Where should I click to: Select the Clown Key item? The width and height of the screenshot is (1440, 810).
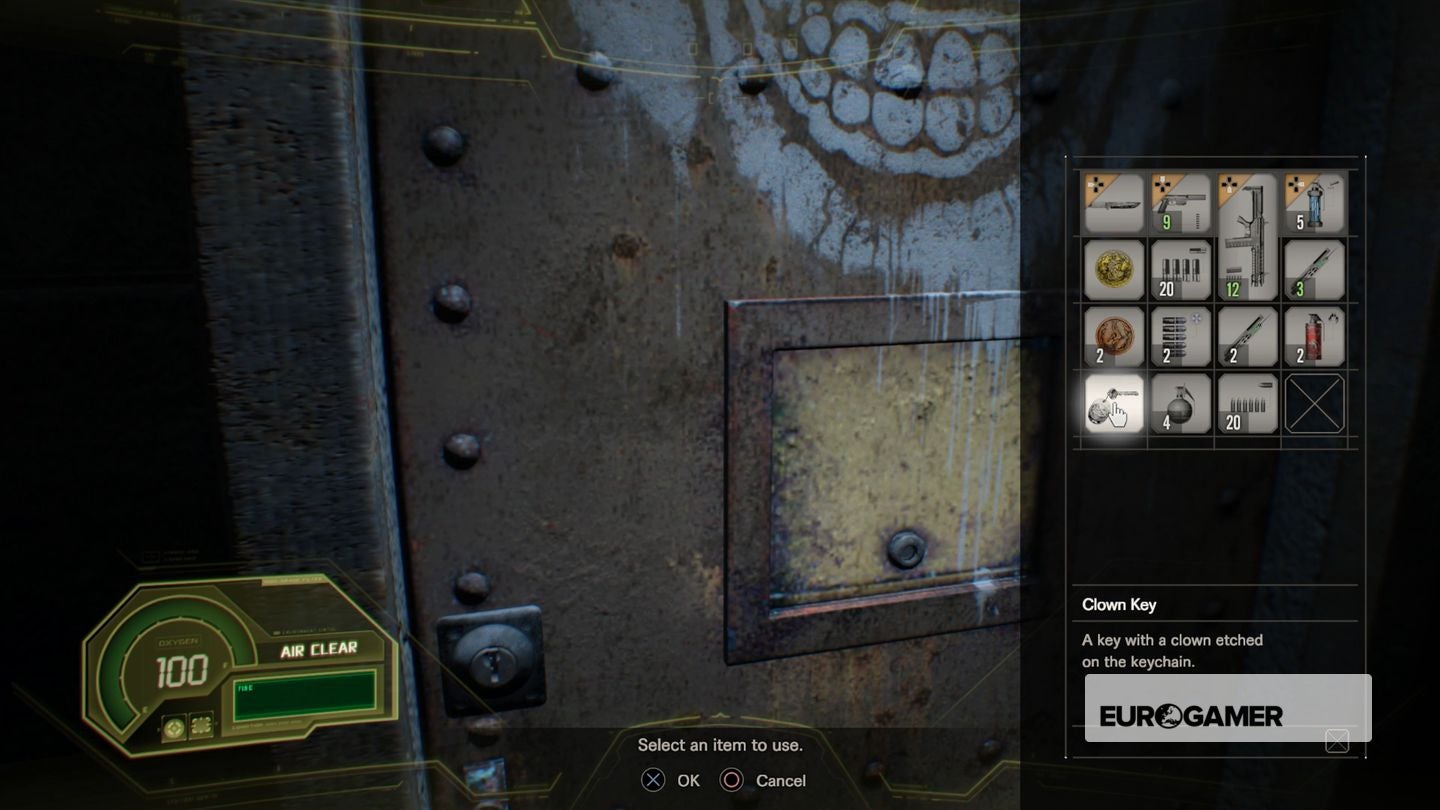pyautogui.click(x=1113, y=403)
